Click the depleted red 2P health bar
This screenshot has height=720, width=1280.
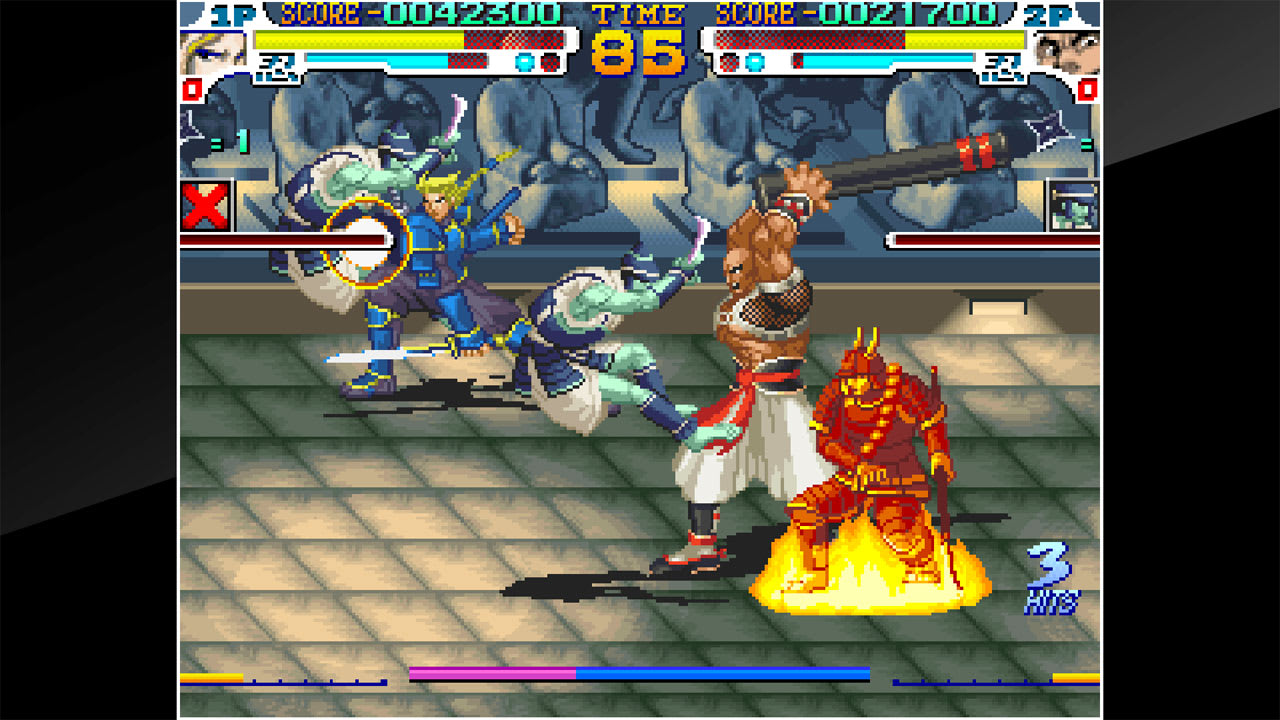(x=808, y=39)
